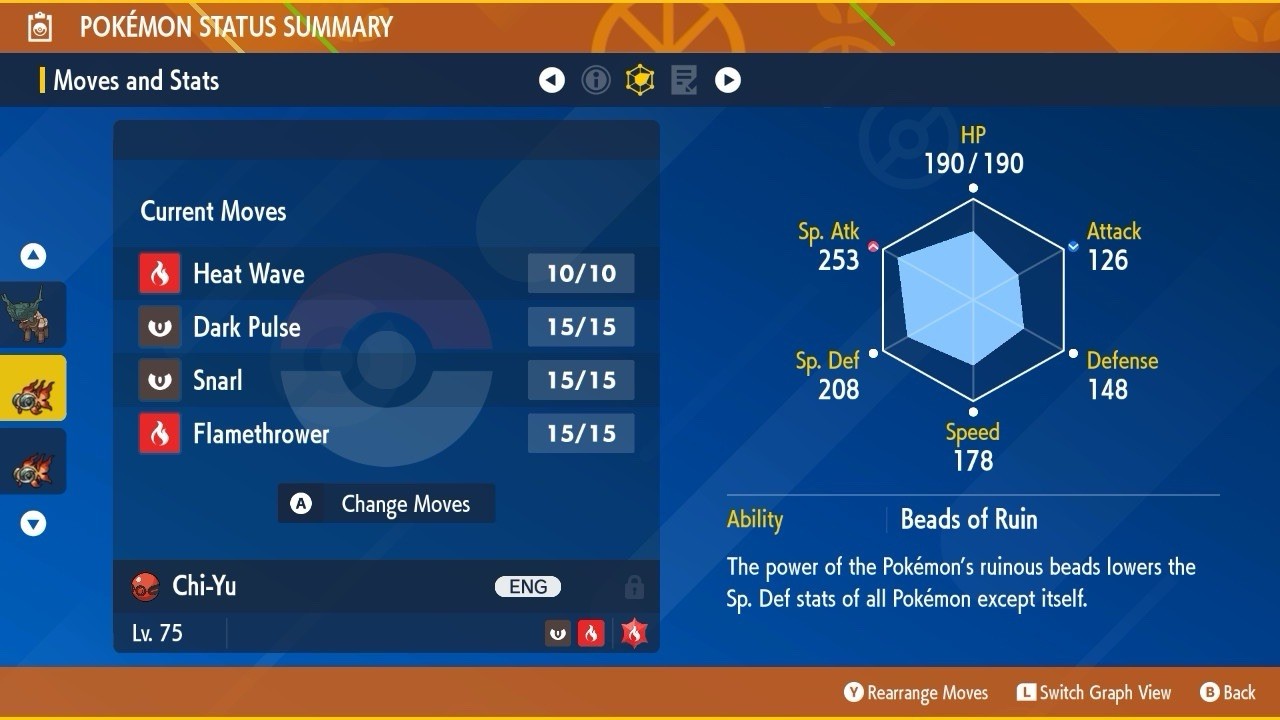Click the Poké Ball icon next to Chi-Yu

(x=147, y=587)
